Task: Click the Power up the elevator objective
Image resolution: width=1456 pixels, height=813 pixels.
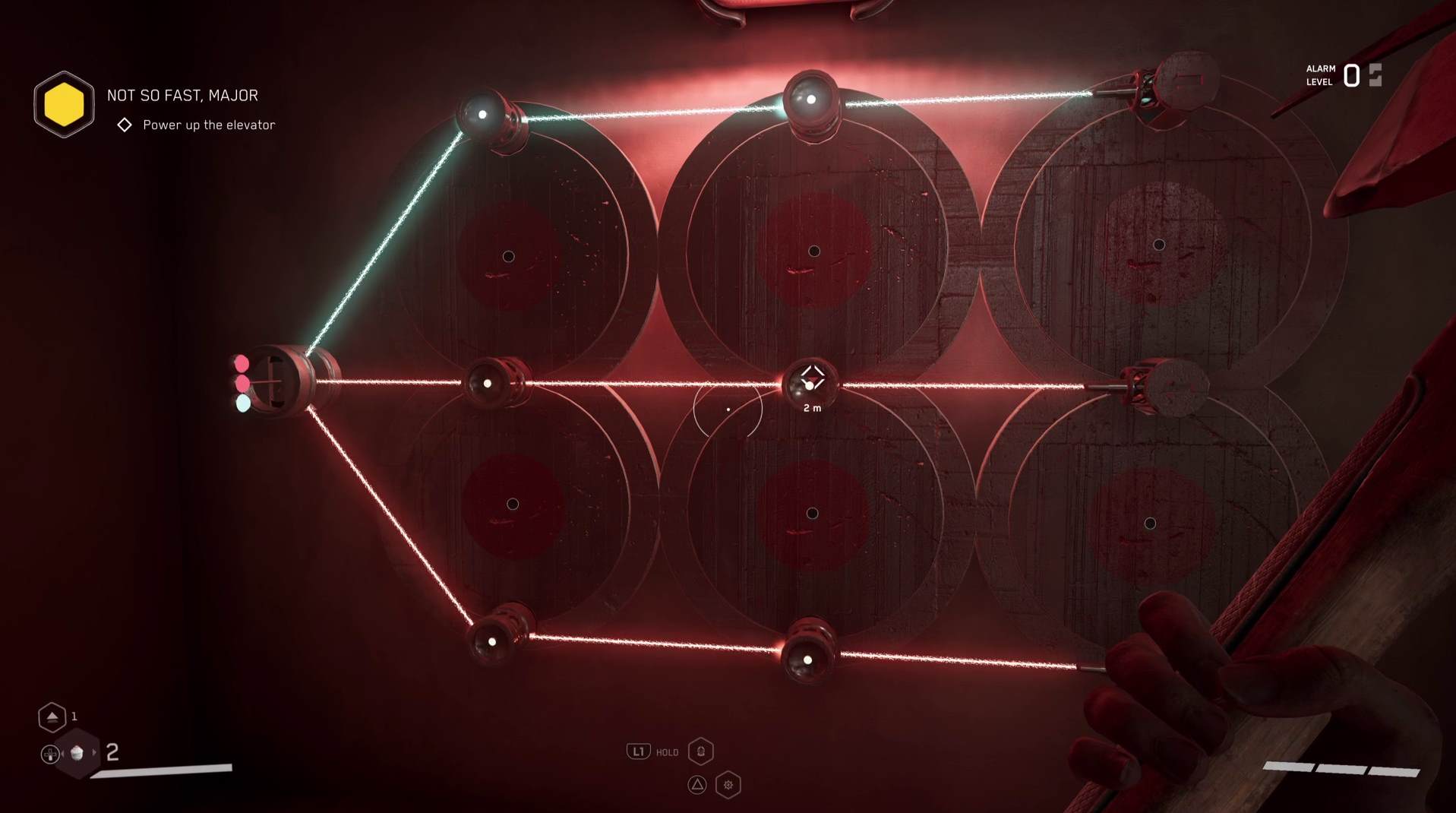Action: (x=209, y=124)
